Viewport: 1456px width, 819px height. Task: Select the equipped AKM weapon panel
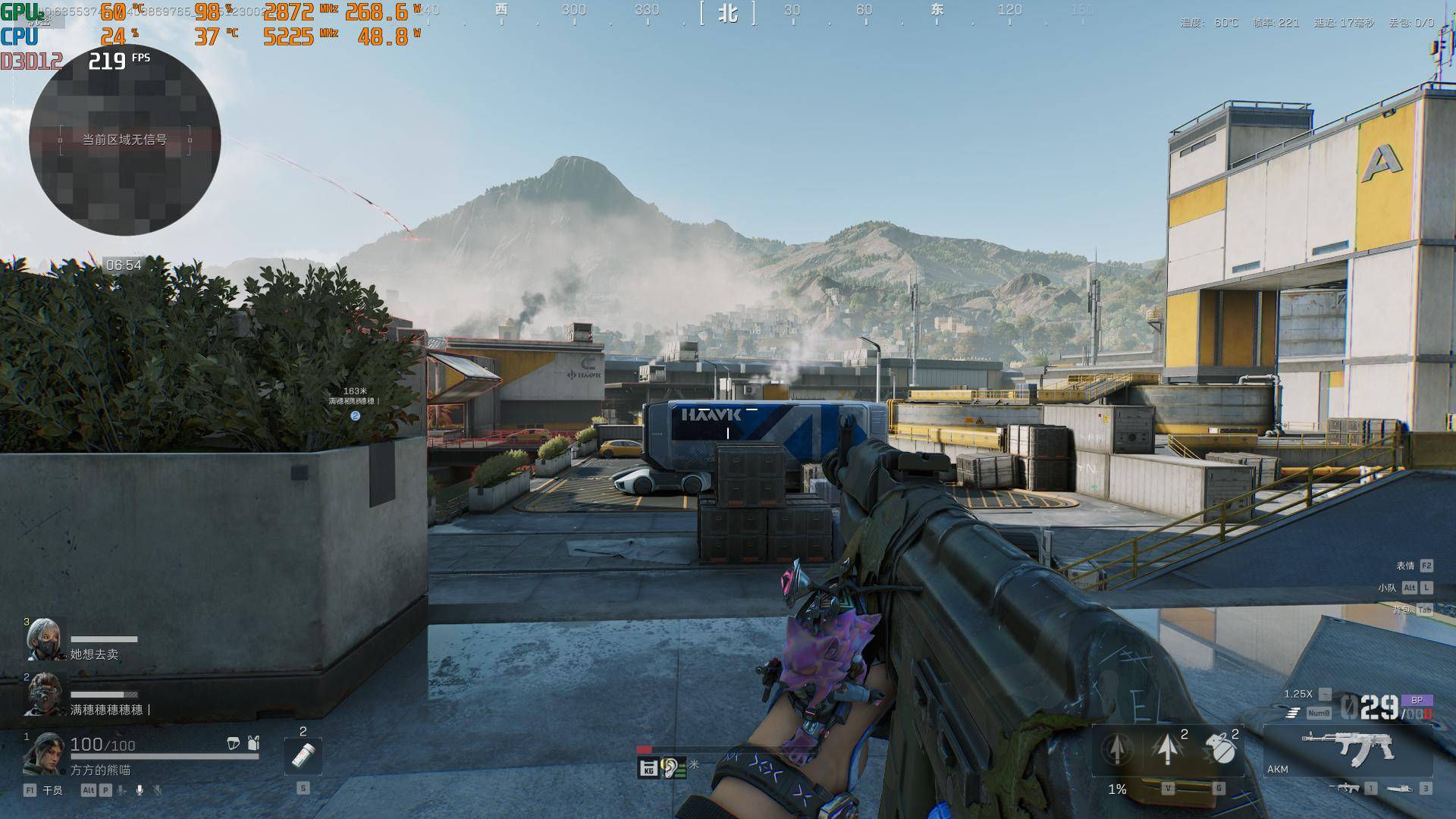tap(1348, 749)
